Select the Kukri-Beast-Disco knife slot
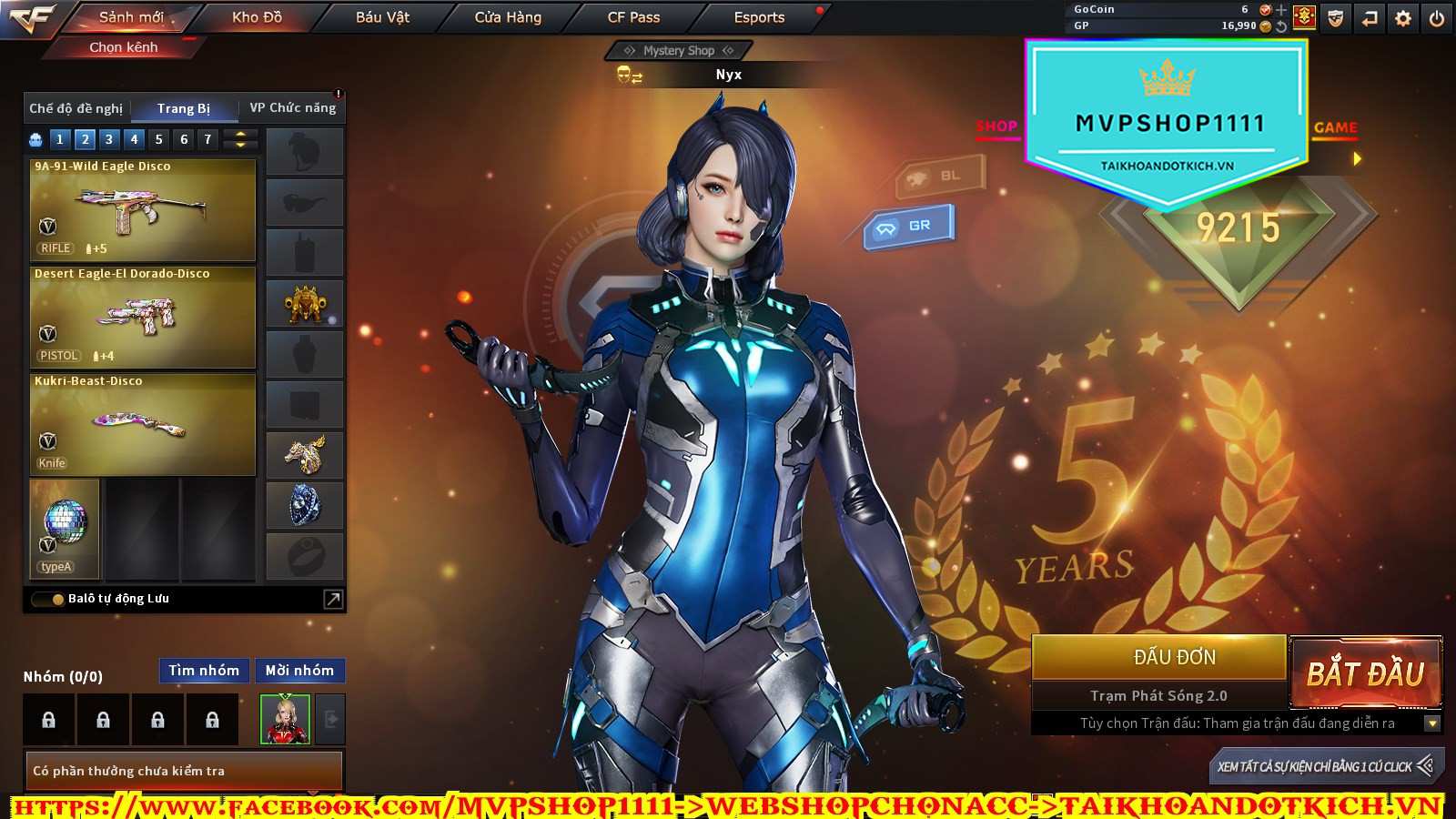 143,425
